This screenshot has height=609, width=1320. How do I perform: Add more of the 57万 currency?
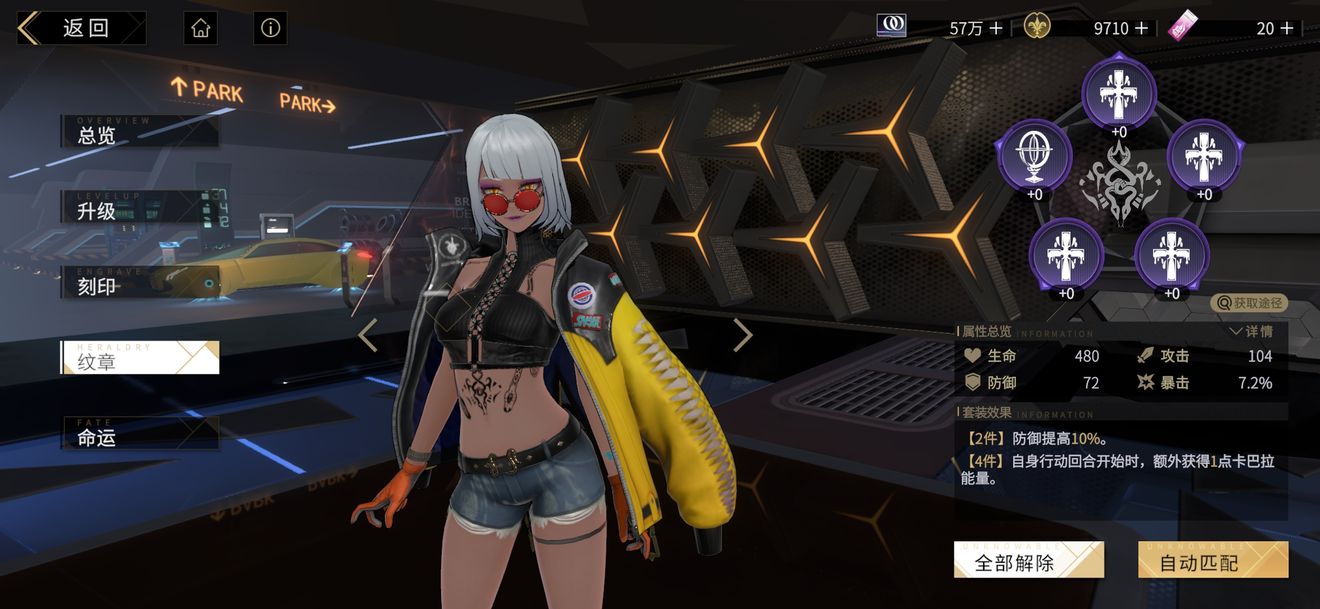996,28
